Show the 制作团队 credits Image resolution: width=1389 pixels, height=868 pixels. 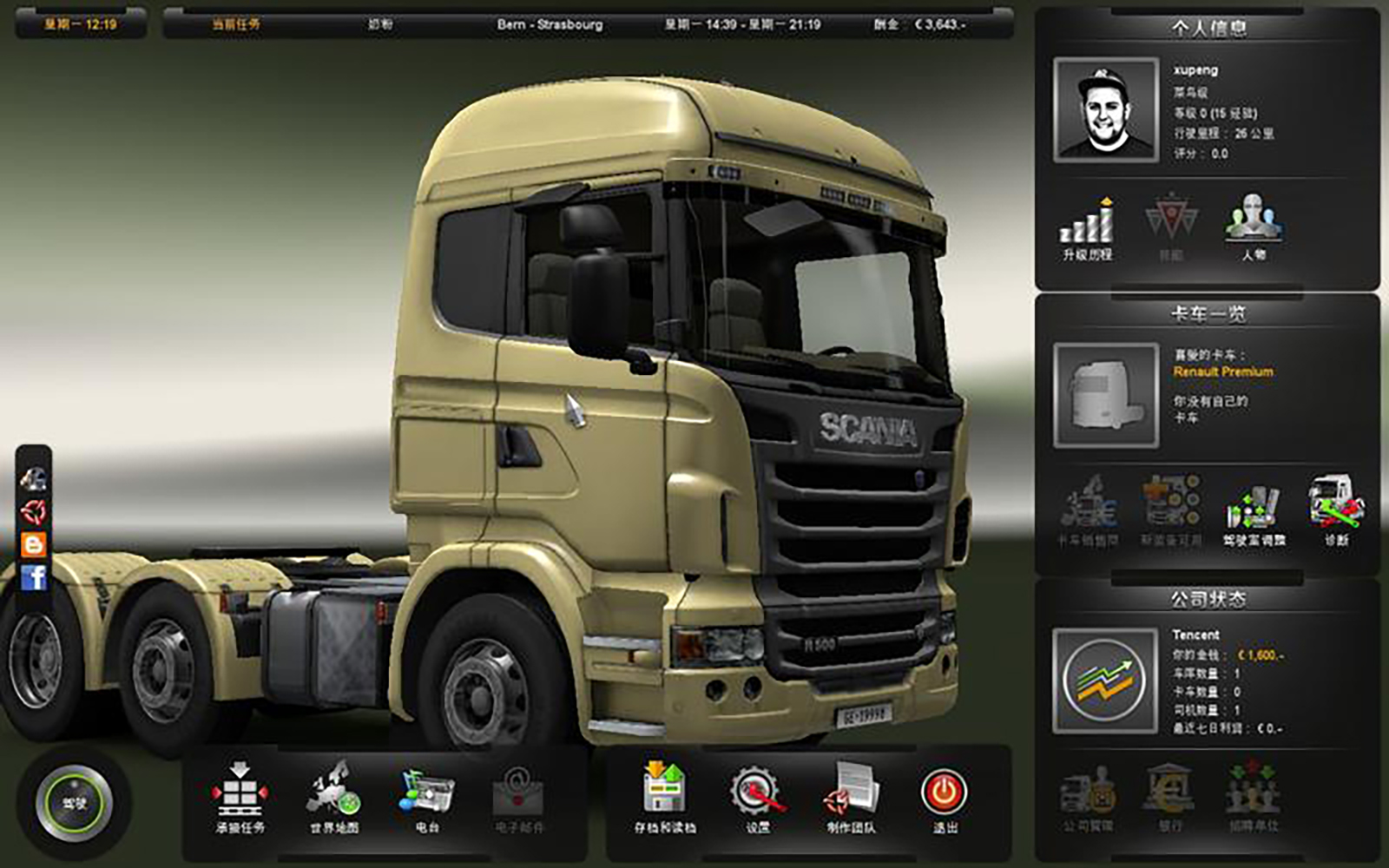coord(851,794)
